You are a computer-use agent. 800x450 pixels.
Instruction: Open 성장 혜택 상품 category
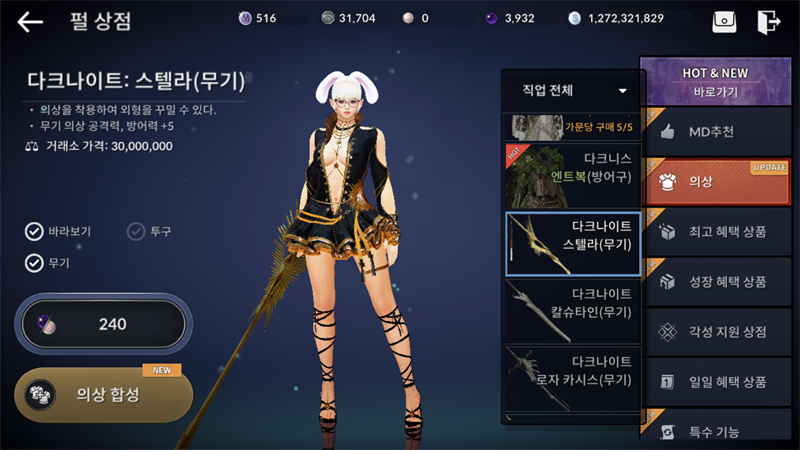point(715,282)
